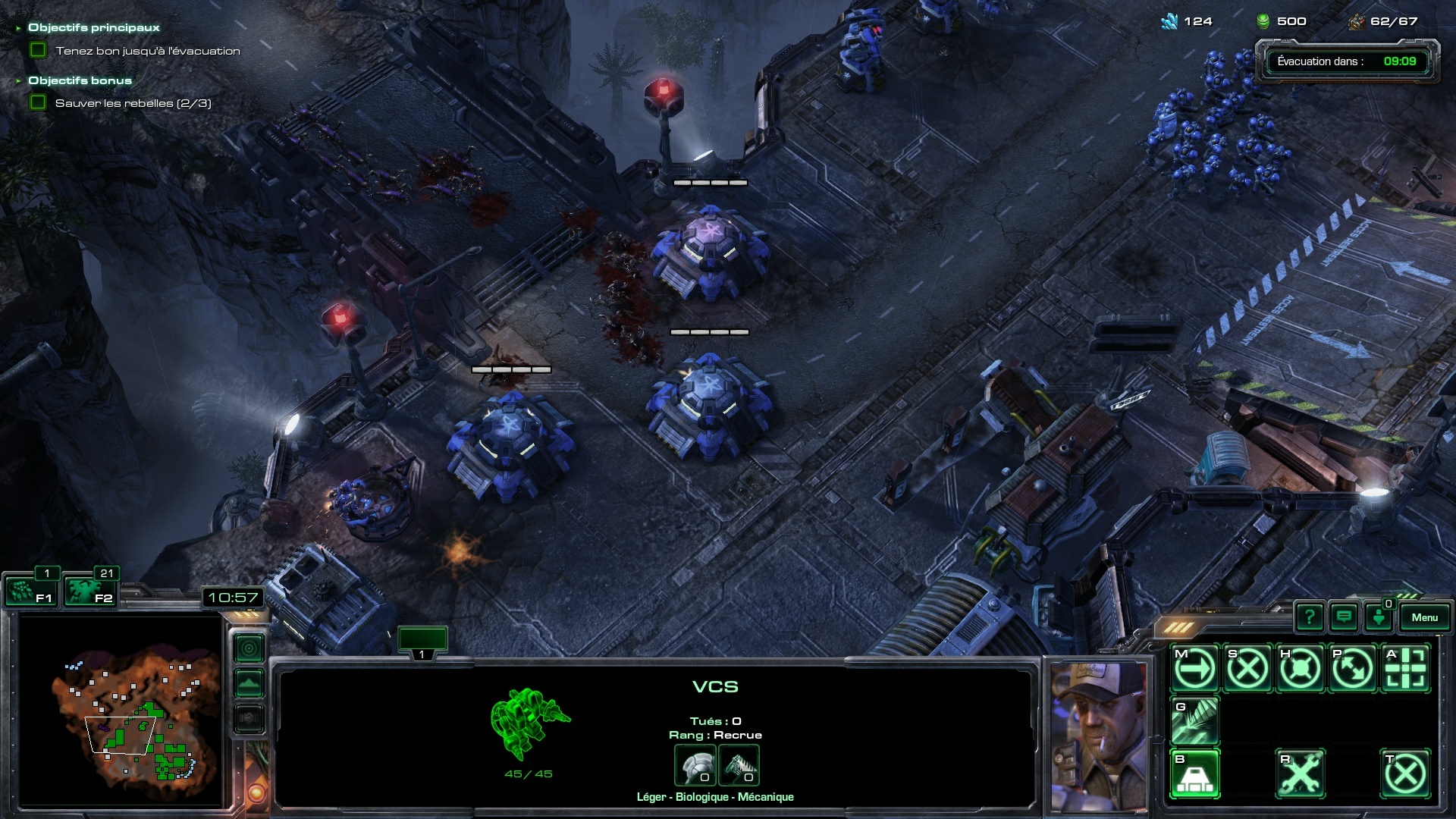Image resolution: width=1456 pixels, height=819 pixels.
Task: Click the circled X command labeled T
Action: pos(1405,774)
